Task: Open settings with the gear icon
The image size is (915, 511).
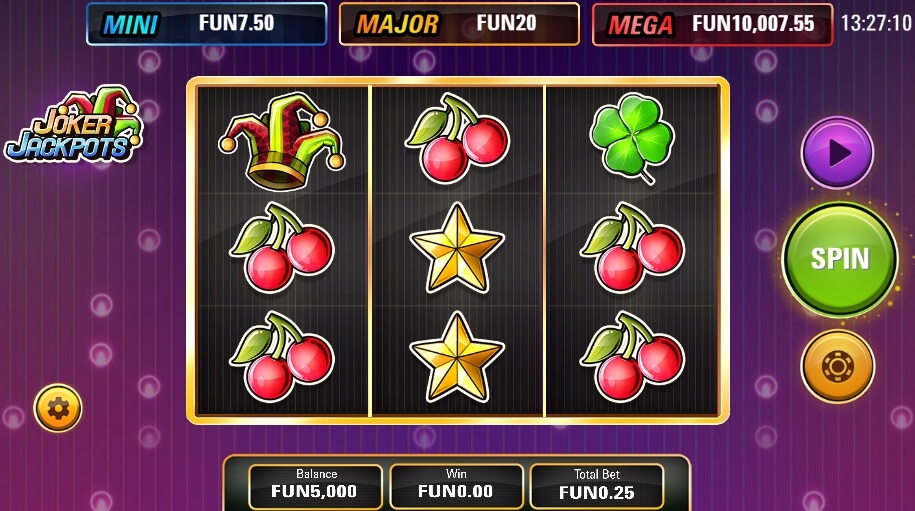Action: (x=58, y=407)
